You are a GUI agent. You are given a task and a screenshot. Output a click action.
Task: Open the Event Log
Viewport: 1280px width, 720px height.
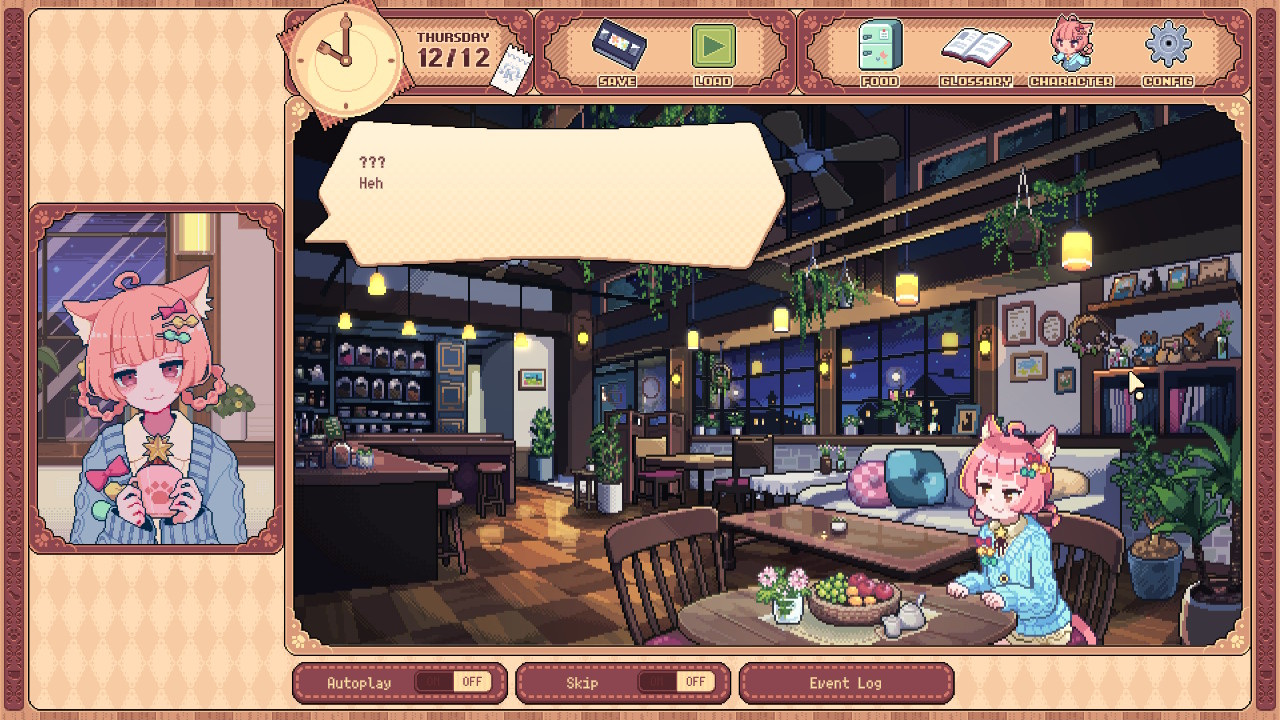(846, 683)
